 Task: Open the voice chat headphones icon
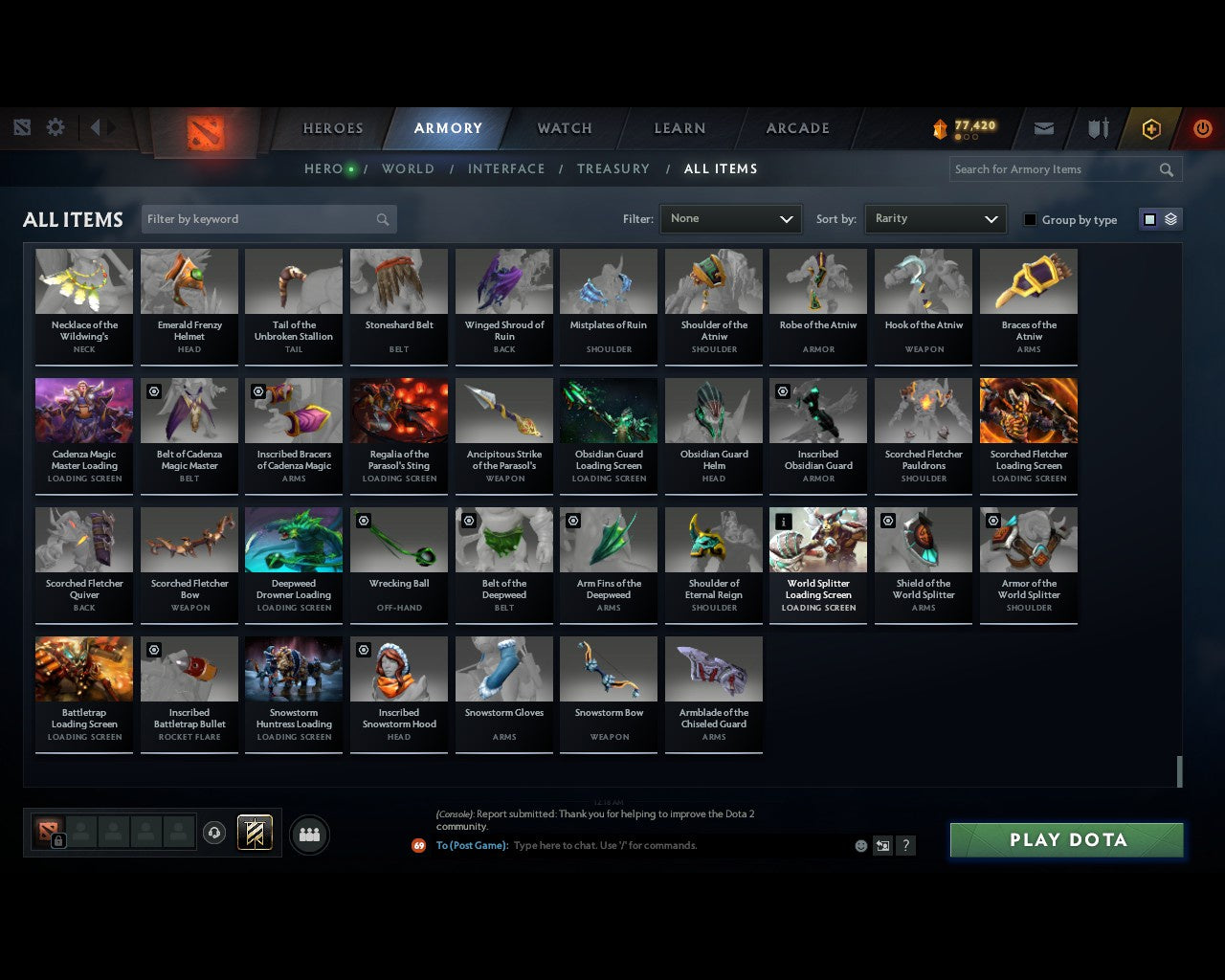coord(214,833)
